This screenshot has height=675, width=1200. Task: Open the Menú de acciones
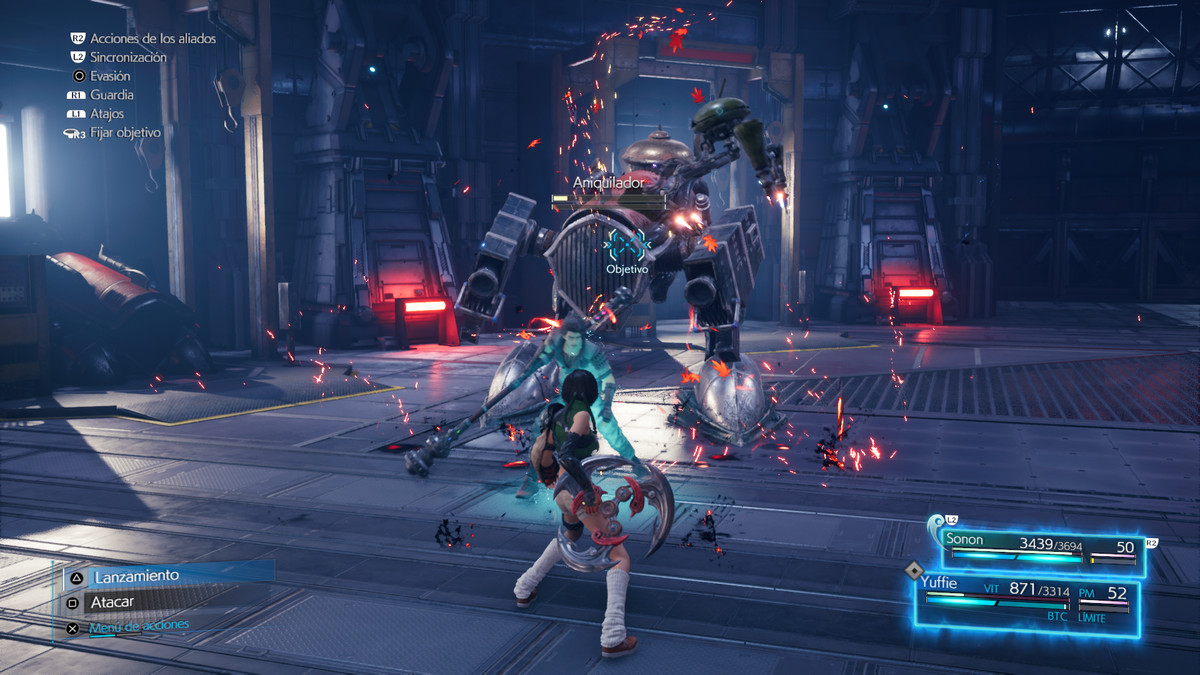[138, 627]
